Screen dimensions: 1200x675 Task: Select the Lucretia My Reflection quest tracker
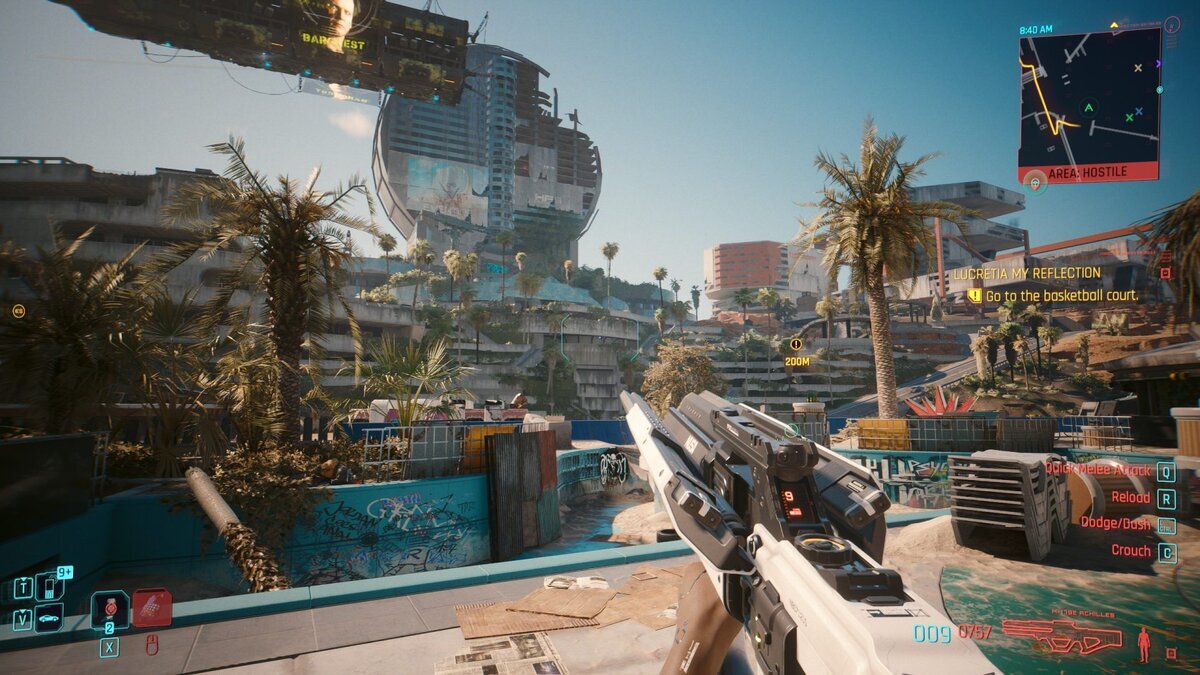coord(1026,273)
